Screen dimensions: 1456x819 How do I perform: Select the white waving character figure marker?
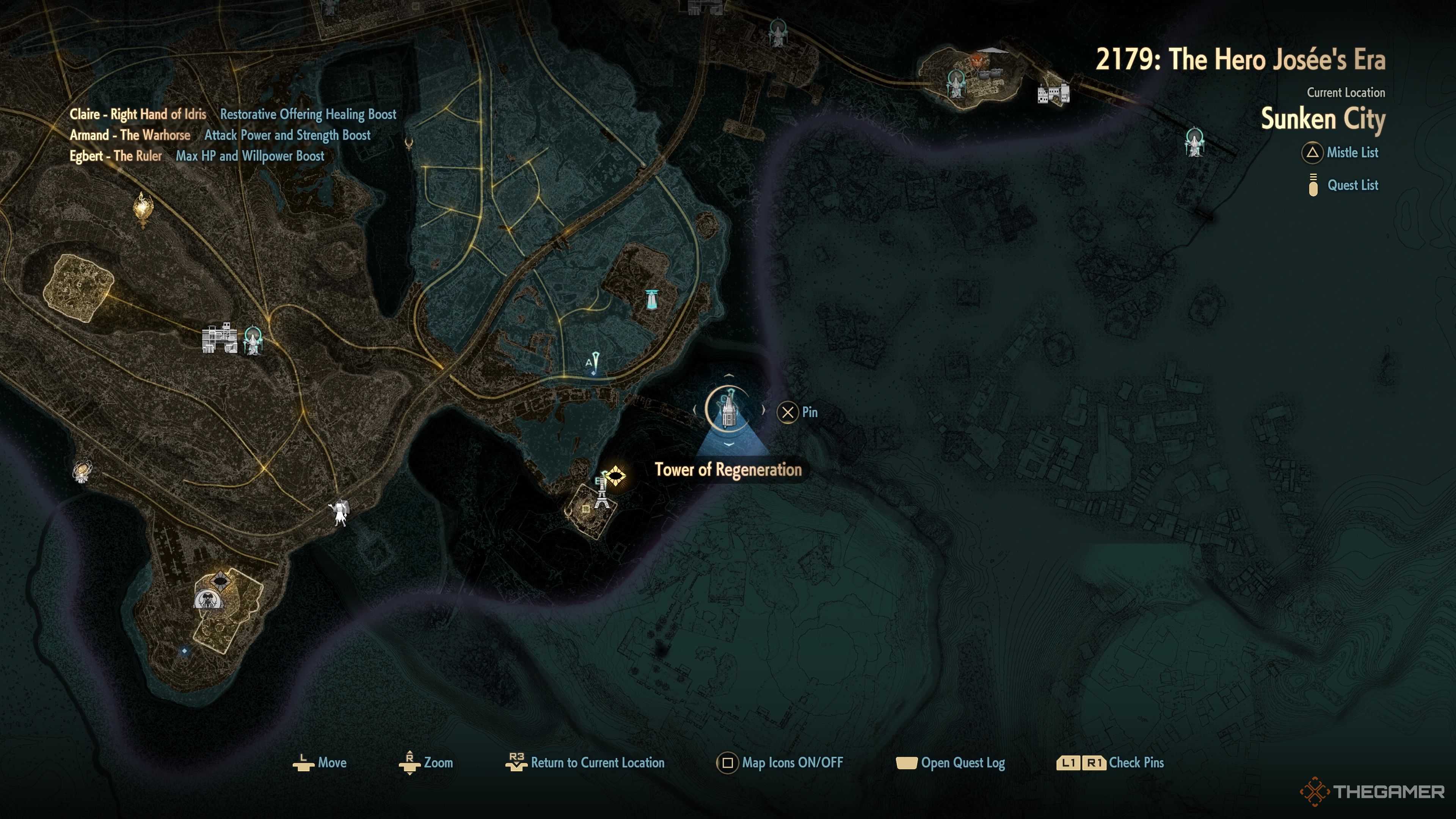340,513
